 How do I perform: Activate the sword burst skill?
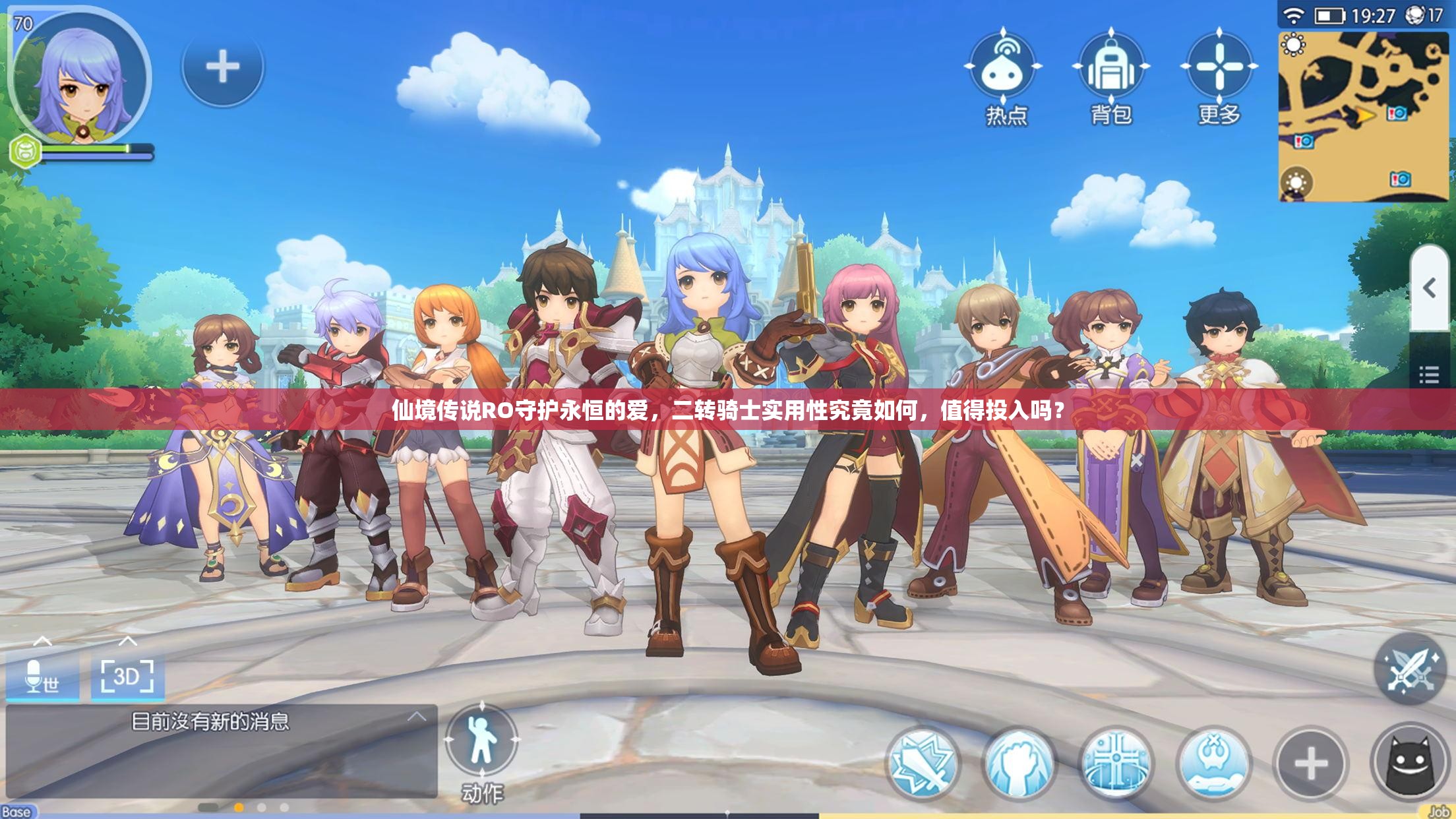(923, 764)
